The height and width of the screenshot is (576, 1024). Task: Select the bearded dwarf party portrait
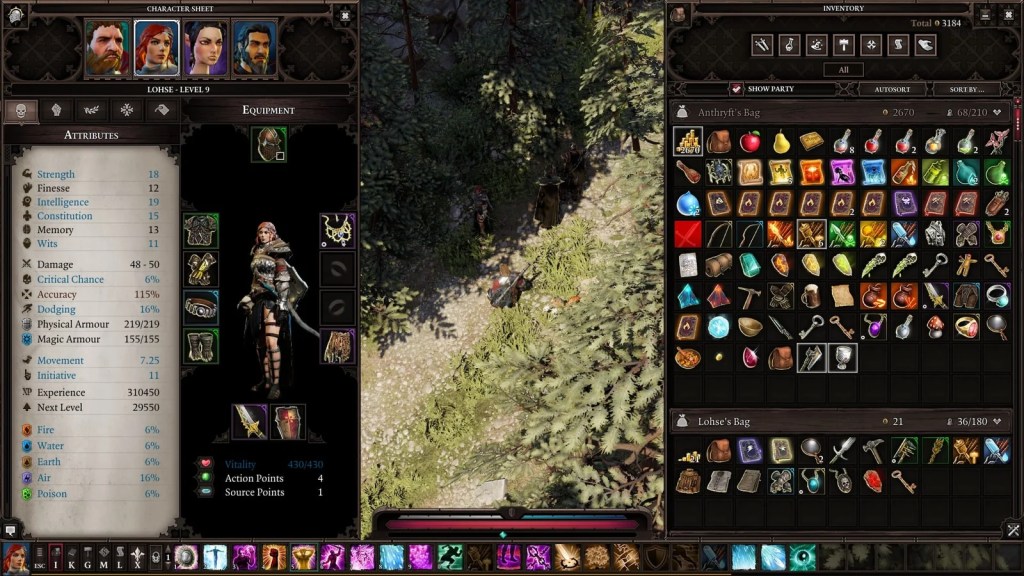pyautogui.click(x=107, y=48)
